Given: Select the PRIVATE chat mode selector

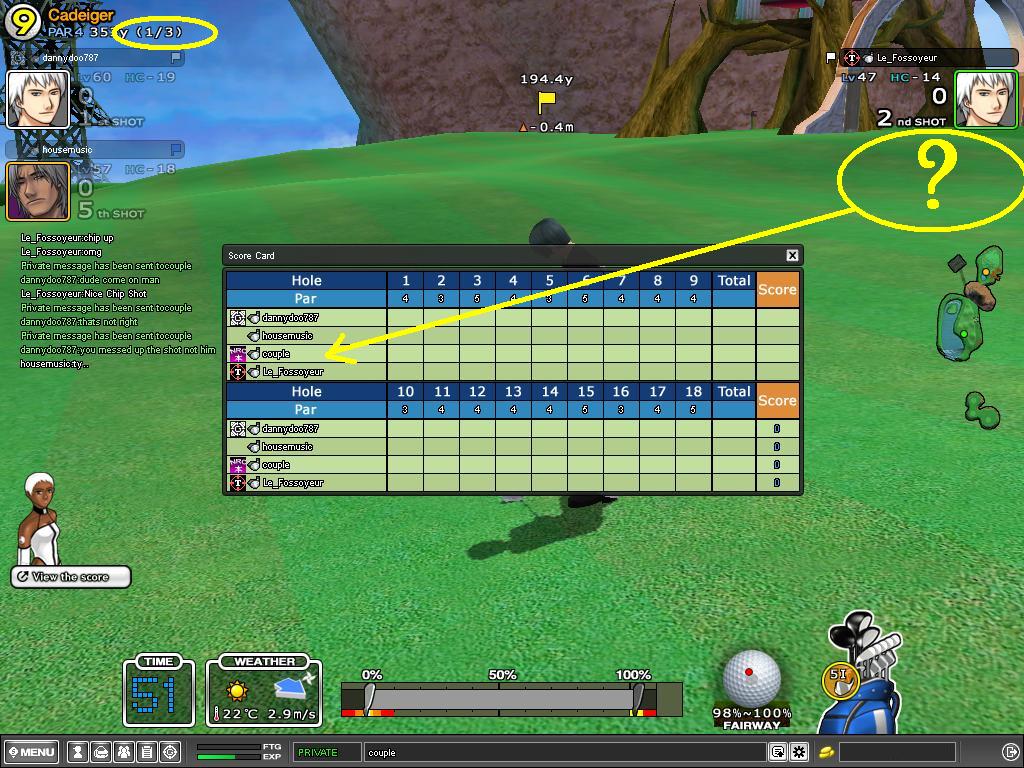Looking at the screenshot, I should coord(327,752).
